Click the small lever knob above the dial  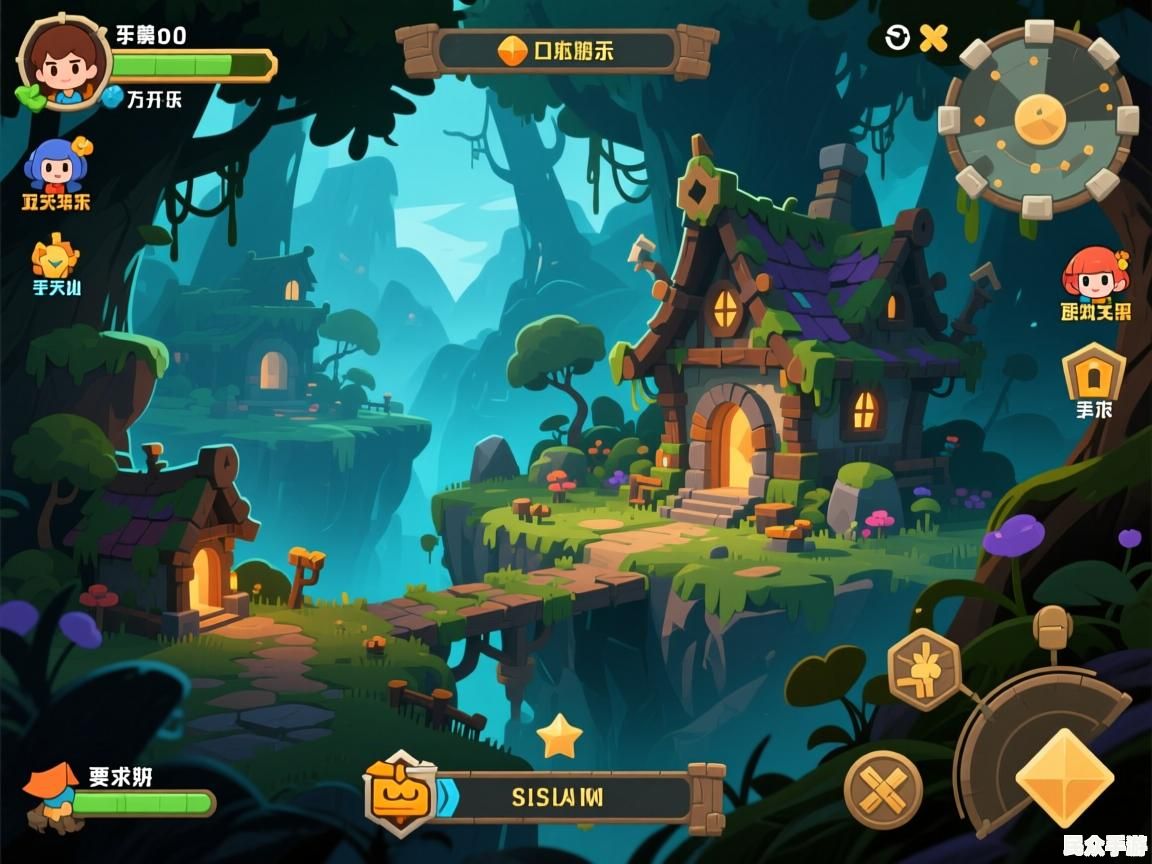[1051, 630]
